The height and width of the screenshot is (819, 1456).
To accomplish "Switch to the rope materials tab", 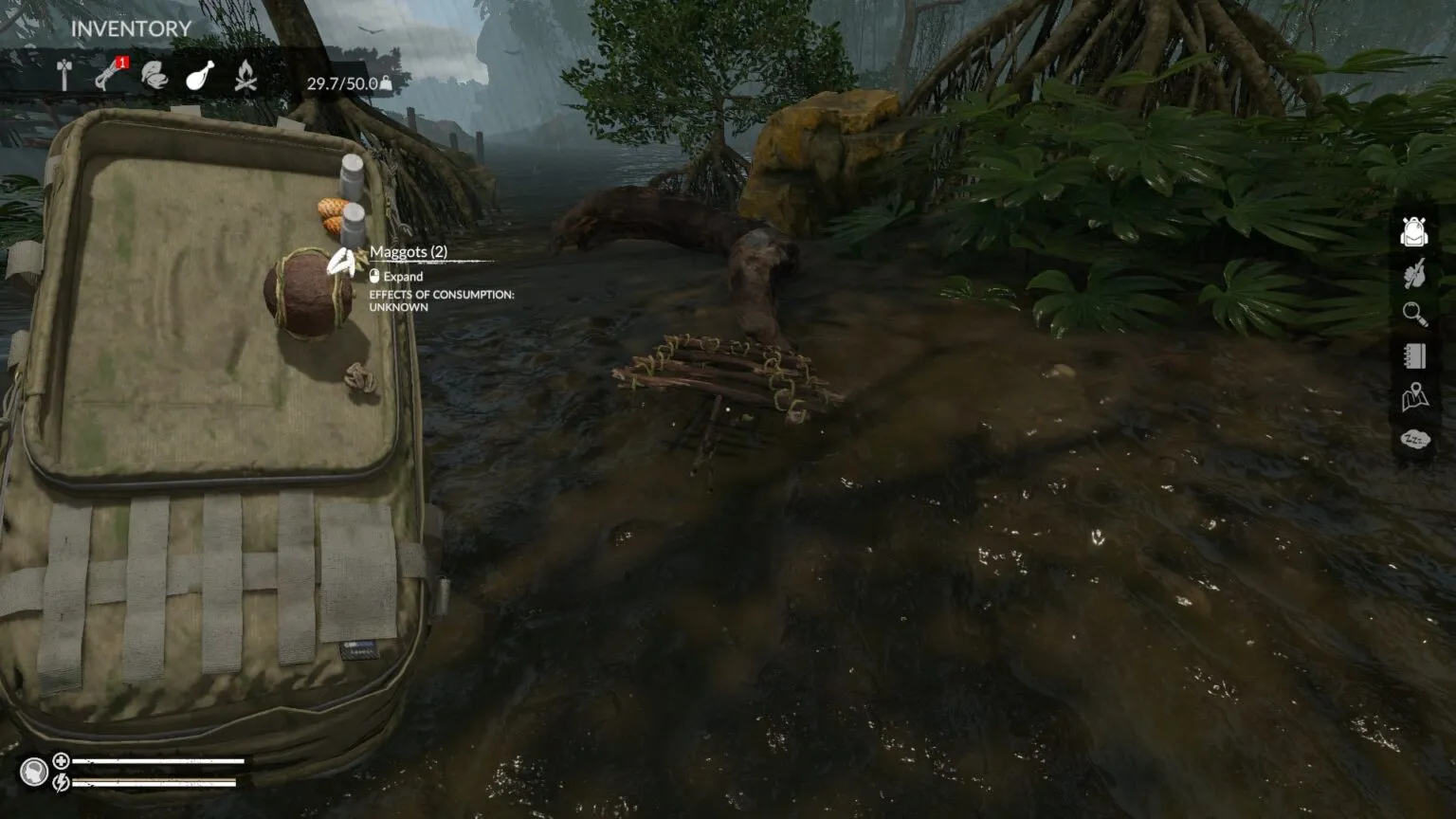I will tap(108, 76).
